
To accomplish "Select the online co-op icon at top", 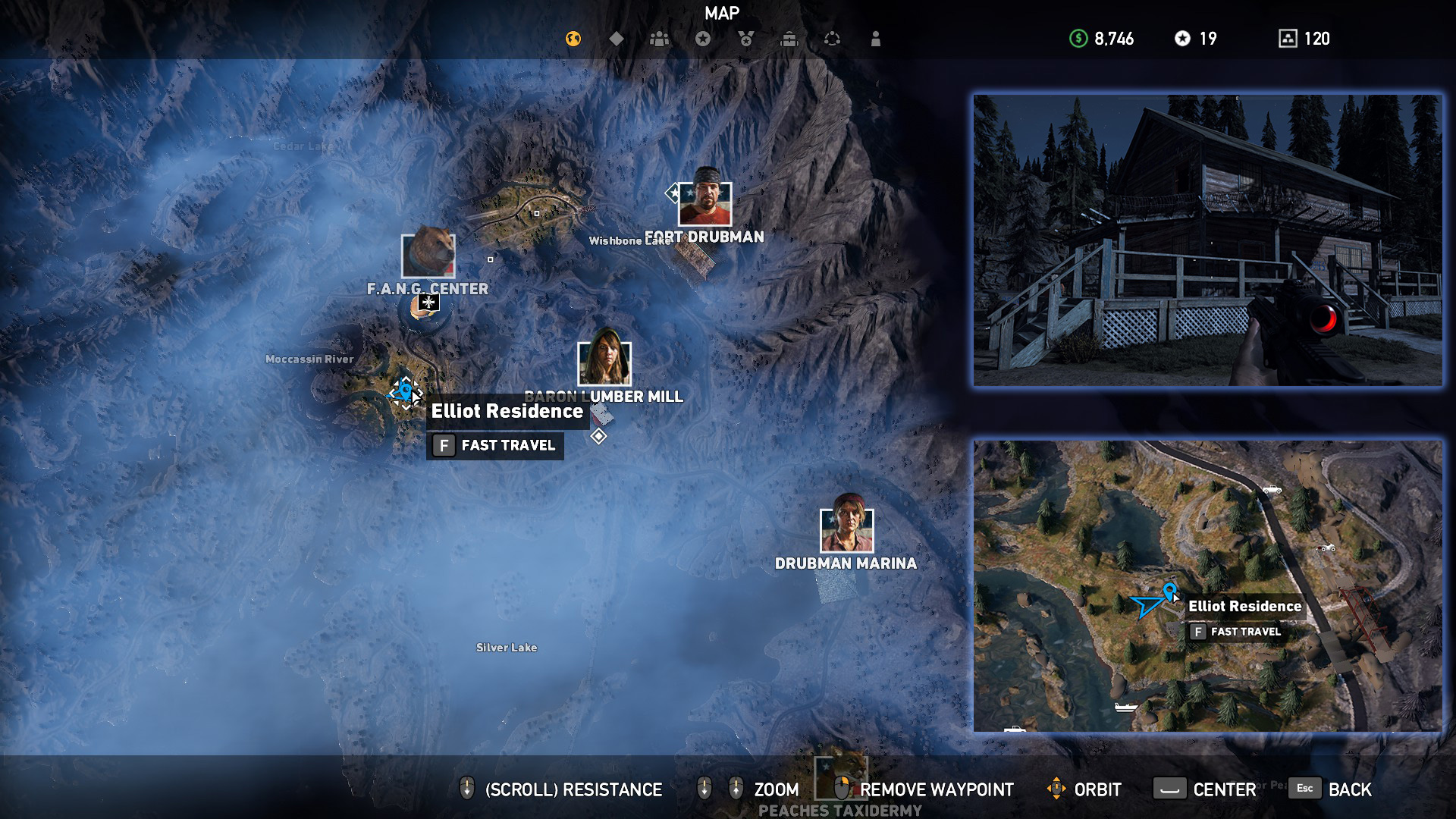I will (x=833, y=38).
